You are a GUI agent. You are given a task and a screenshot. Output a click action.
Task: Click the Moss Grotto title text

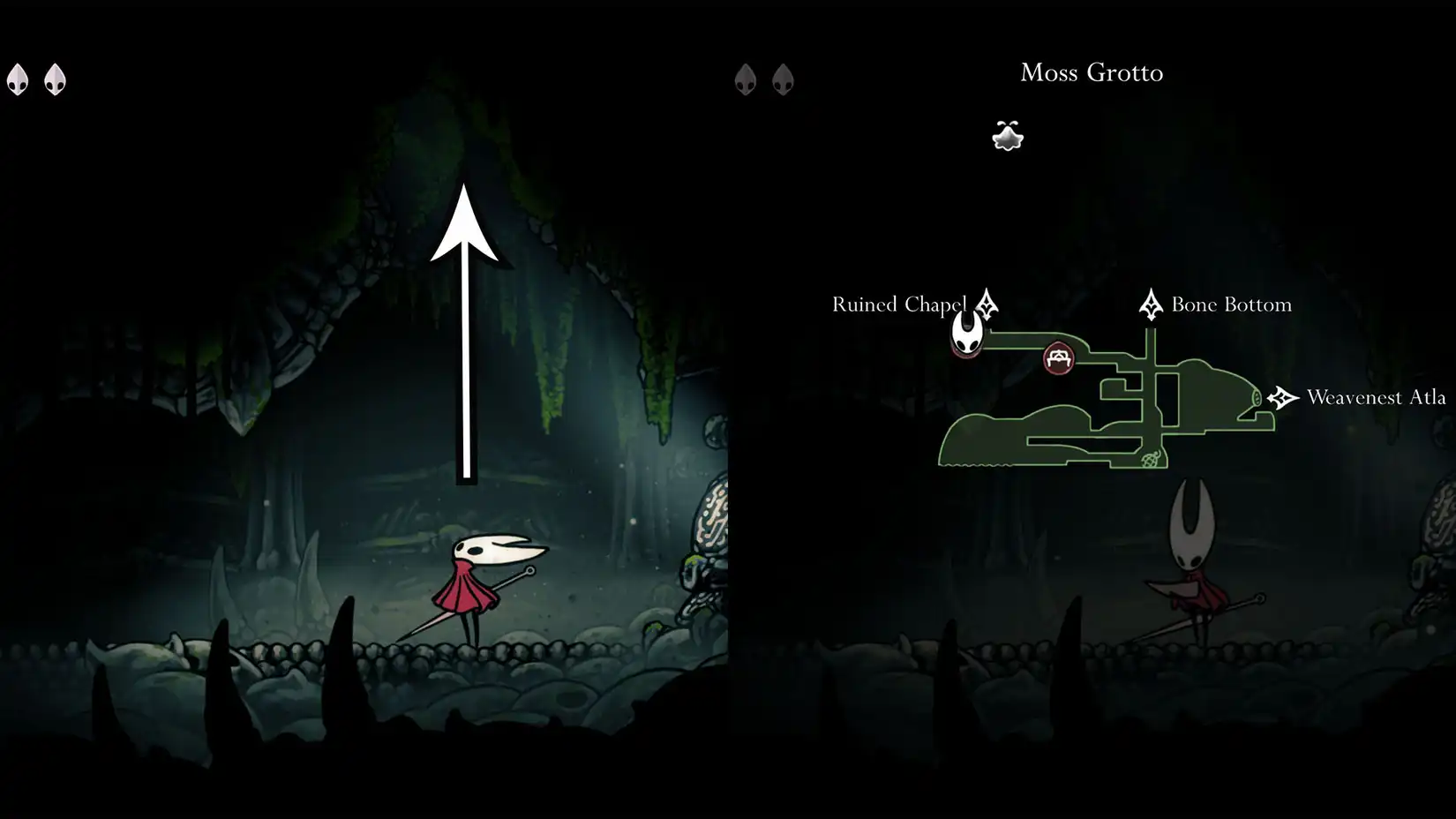pos(1092,72)
